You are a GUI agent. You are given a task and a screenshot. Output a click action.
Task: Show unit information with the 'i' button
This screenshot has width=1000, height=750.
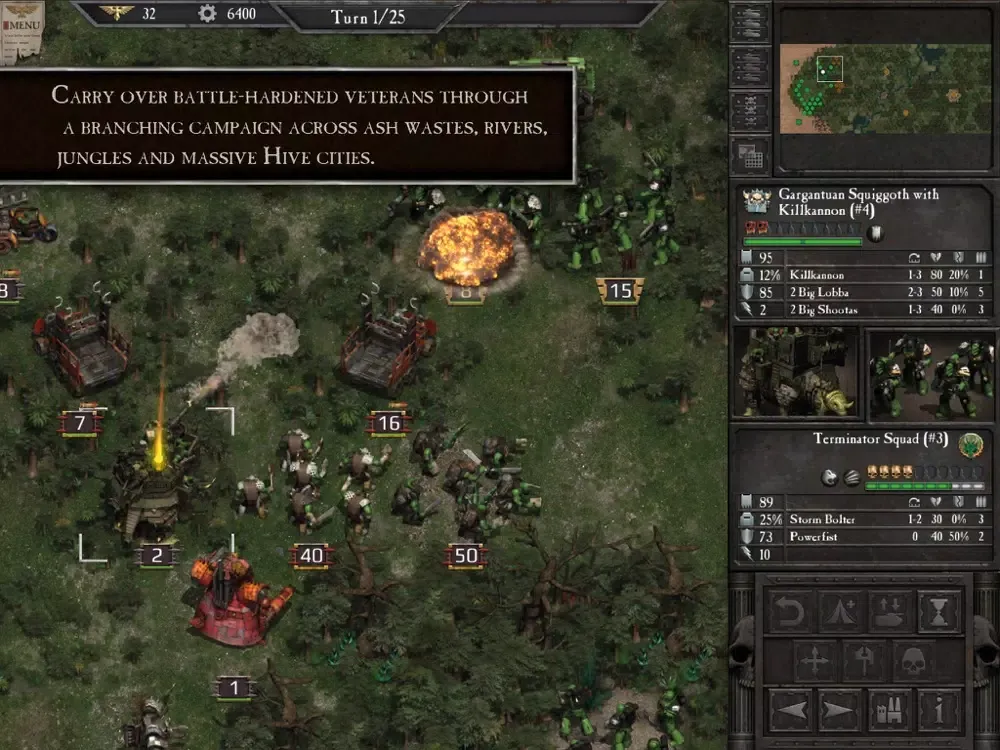(939, 711)
